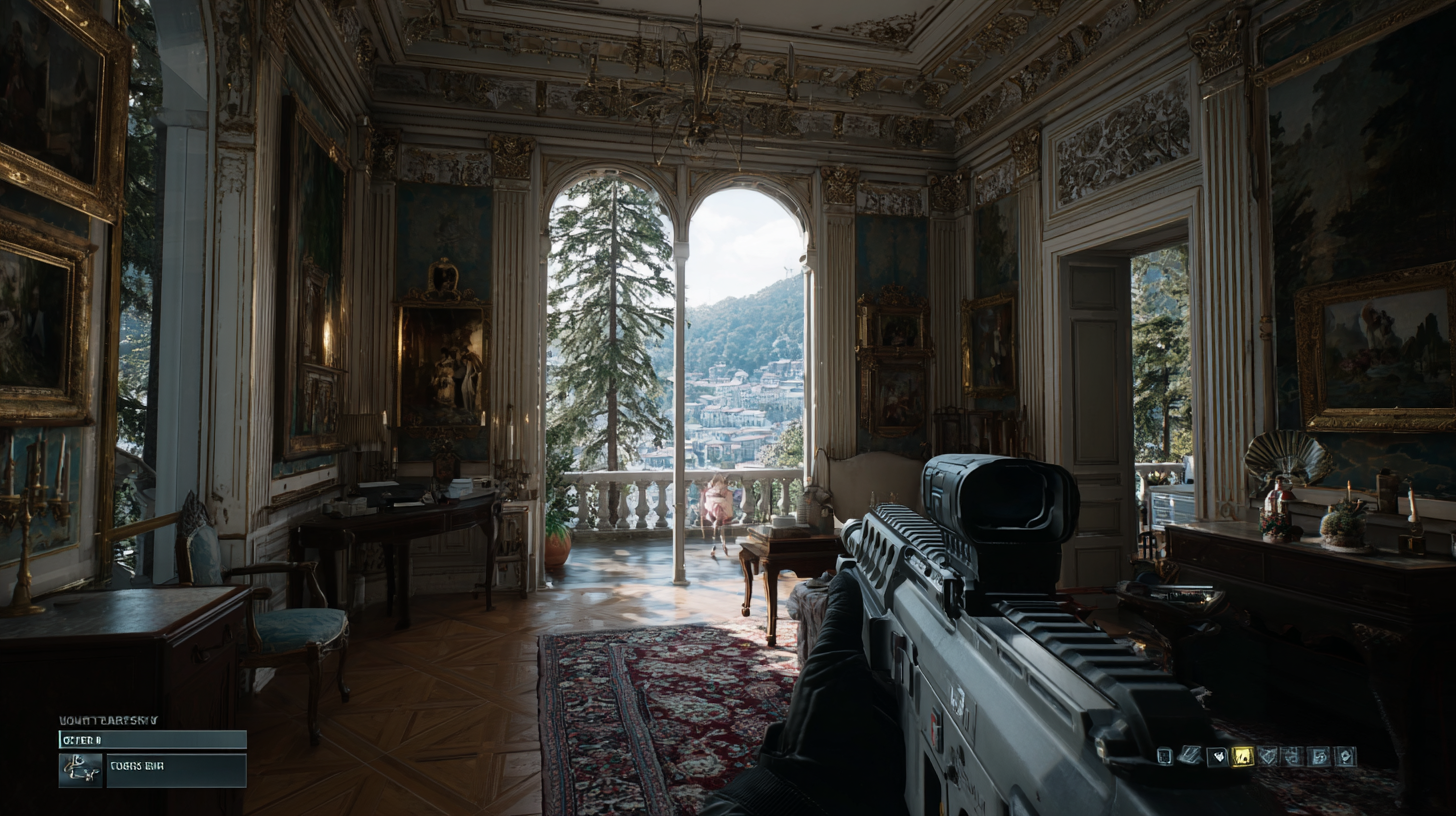This screenshot has width=1456, height=816.
Task: Toggle tracking for the 'Offer B' objective
Action: 150,739
